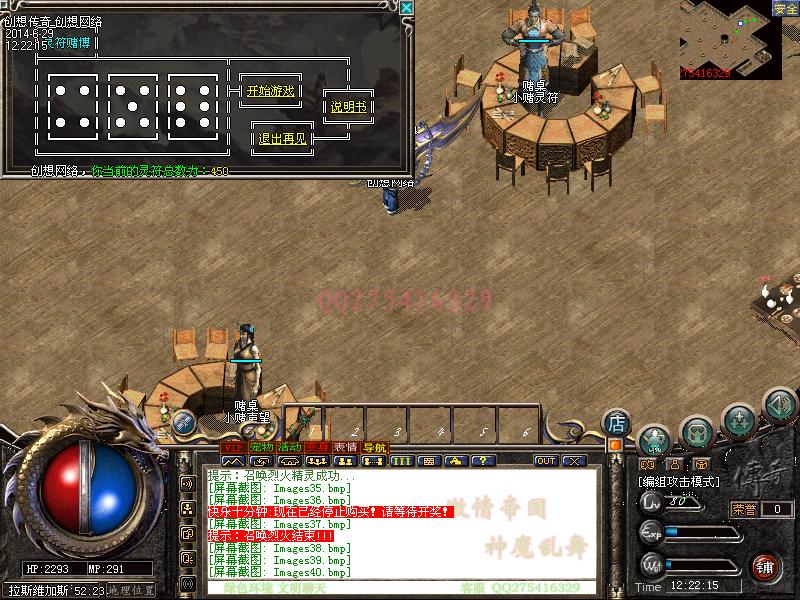This screenshot has height=600, width=800.
Task: Open the character figure round icon
Action: (x=655, y=439)
